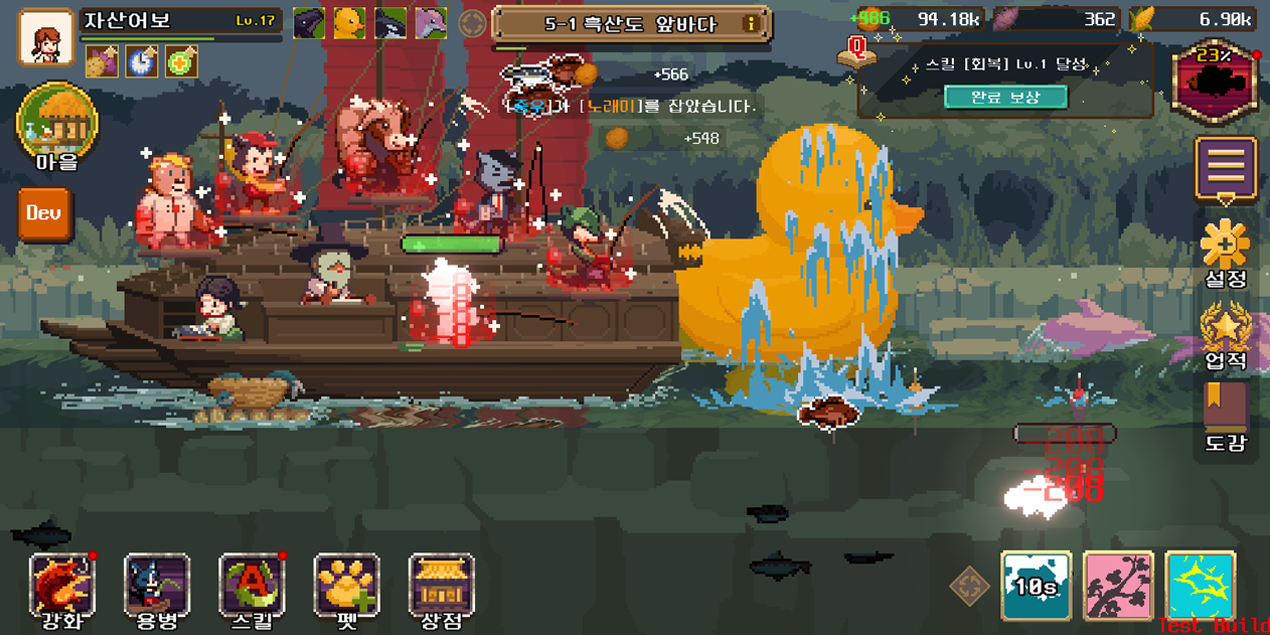1270x635 pixels.
Task: Open the 상점 shop menu
Action: click(442, 587)
